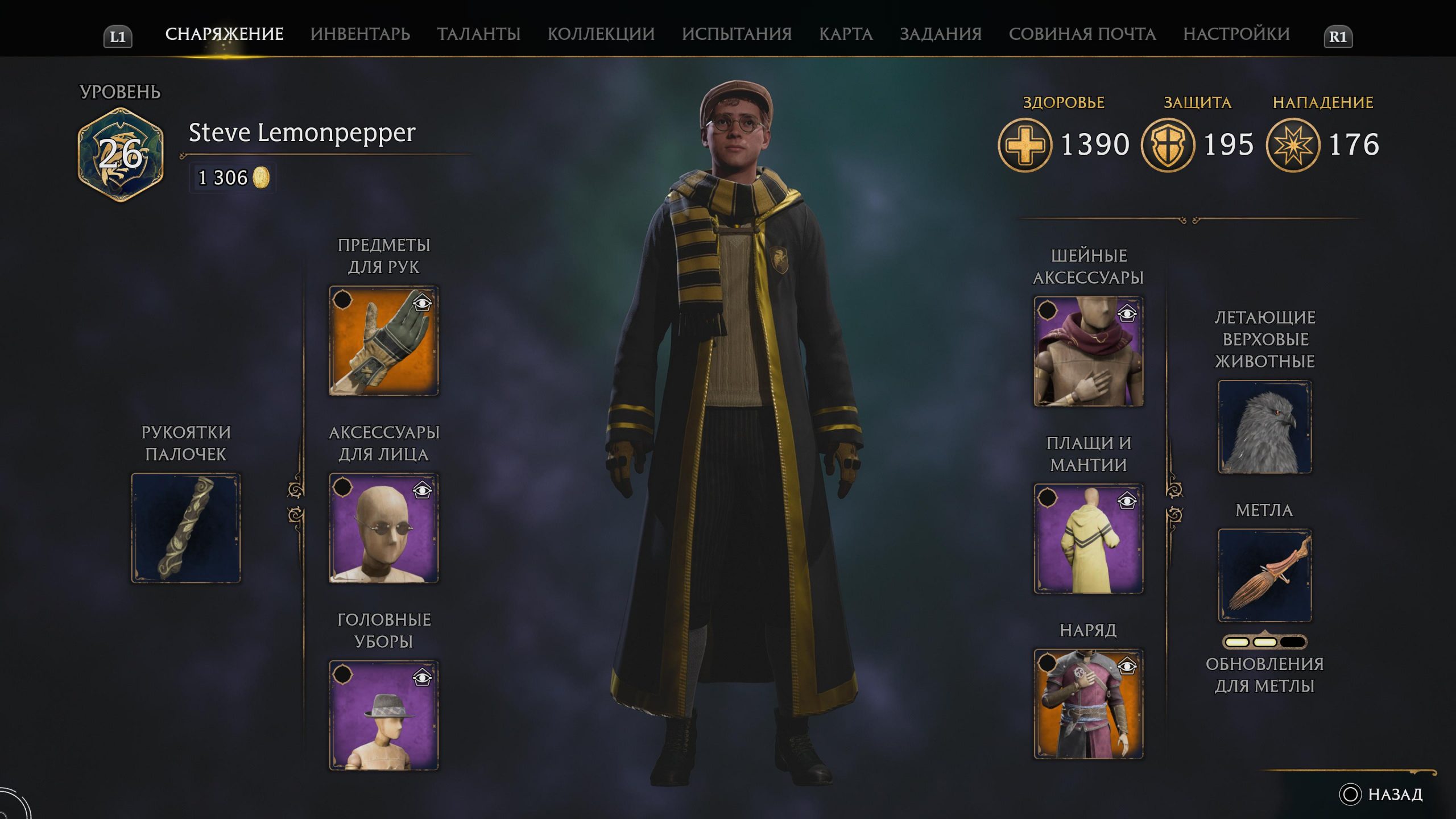Open the Совиная почта tab

click(1082, 34)
